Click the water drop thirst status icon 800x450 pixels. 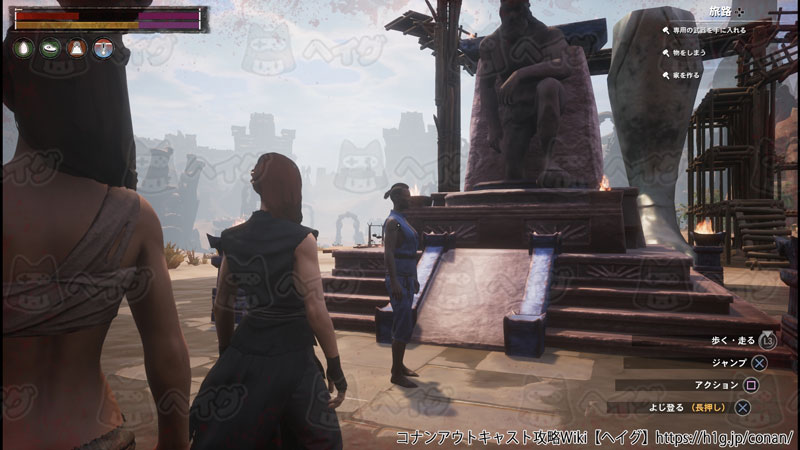(22, 48)
